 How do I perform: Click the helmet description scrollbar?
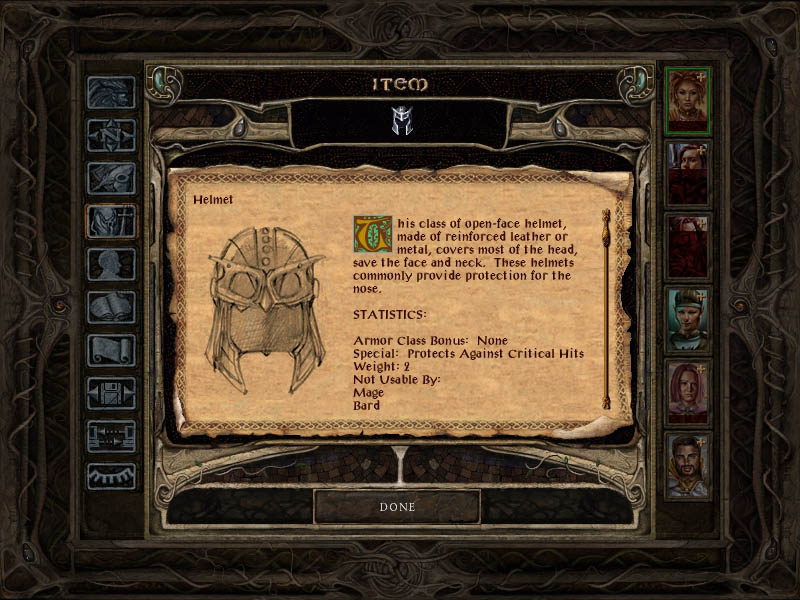(606, 308)
